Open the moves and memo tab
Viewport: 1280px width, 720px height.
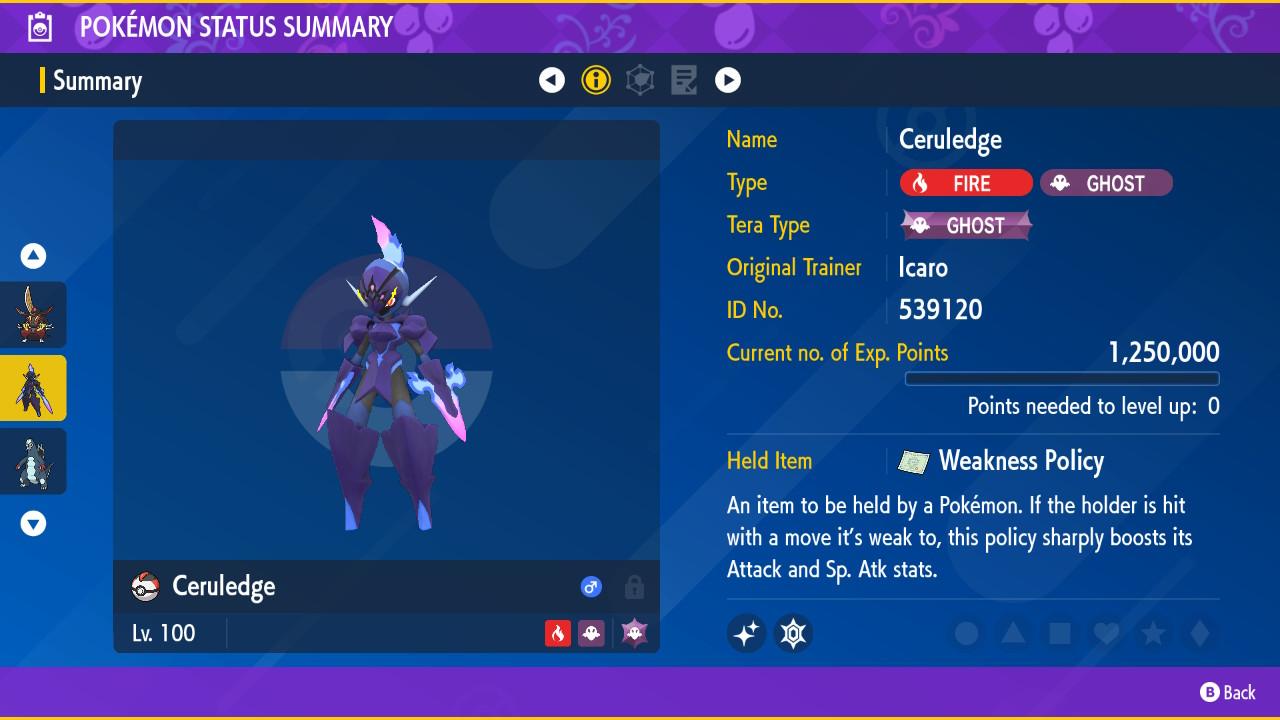(684, 80)
